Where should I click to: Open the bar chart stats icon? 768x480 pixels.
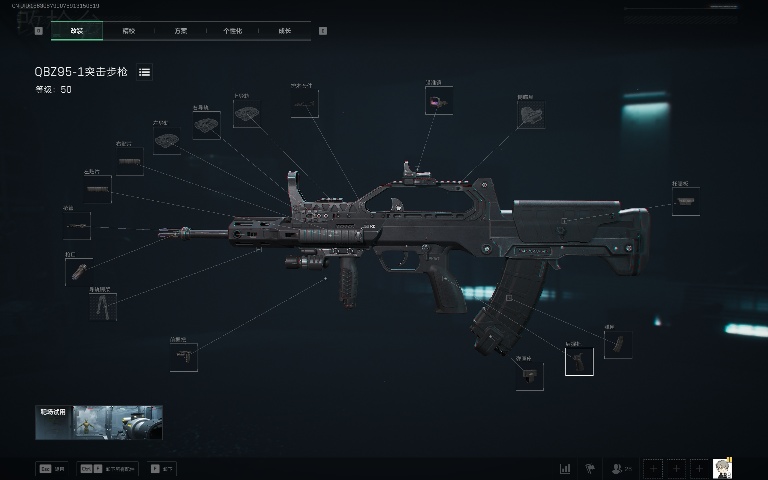click(x=565, y=468)
